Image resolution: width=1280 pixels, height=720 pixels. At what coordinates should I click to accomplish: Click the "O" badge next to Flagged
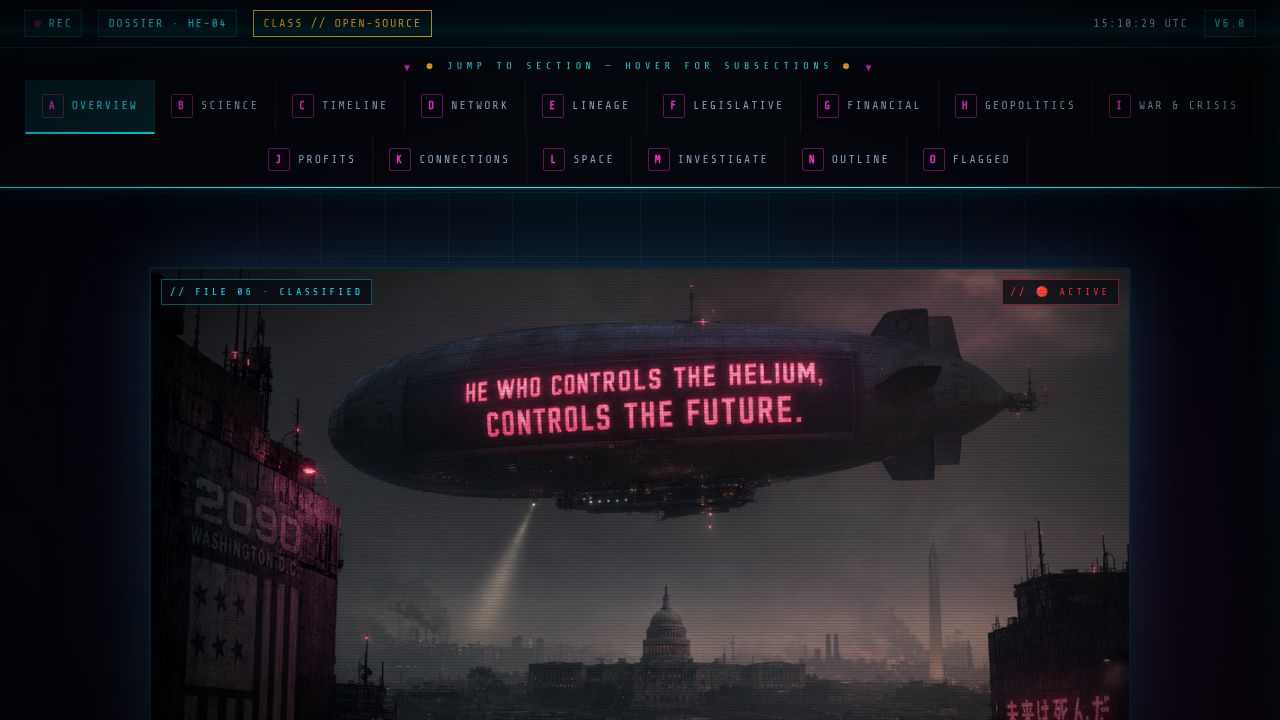pyautogui.click(x=933, y=159)
